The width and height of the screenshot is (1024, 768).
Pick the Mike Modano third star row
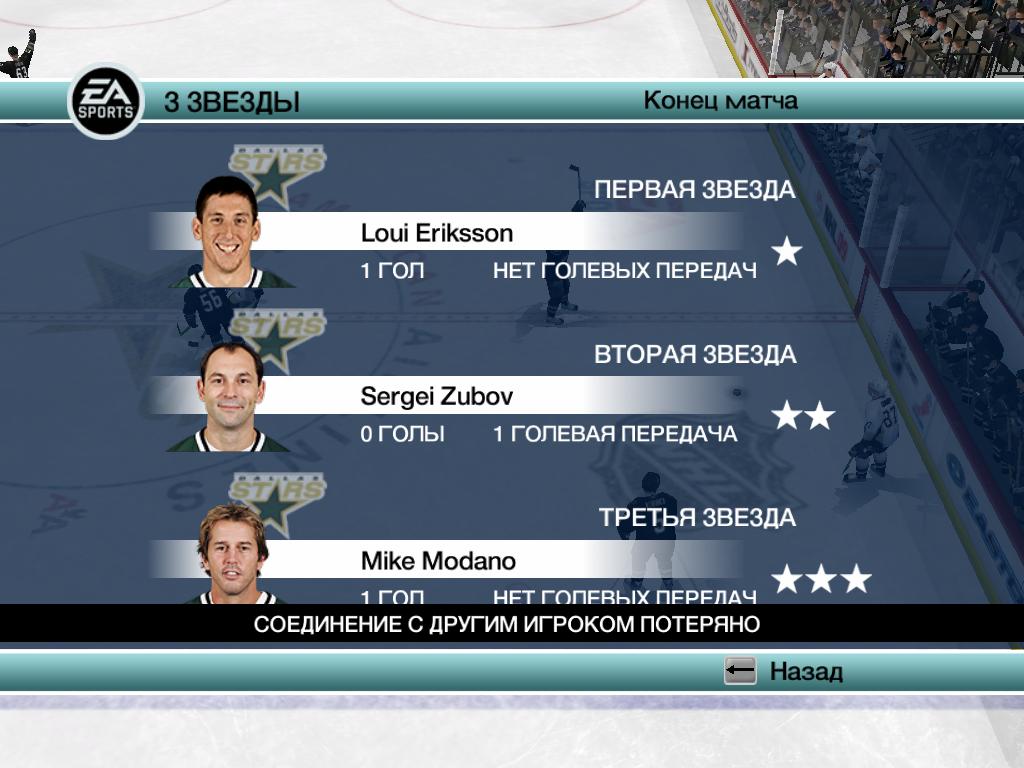[439, 561]
